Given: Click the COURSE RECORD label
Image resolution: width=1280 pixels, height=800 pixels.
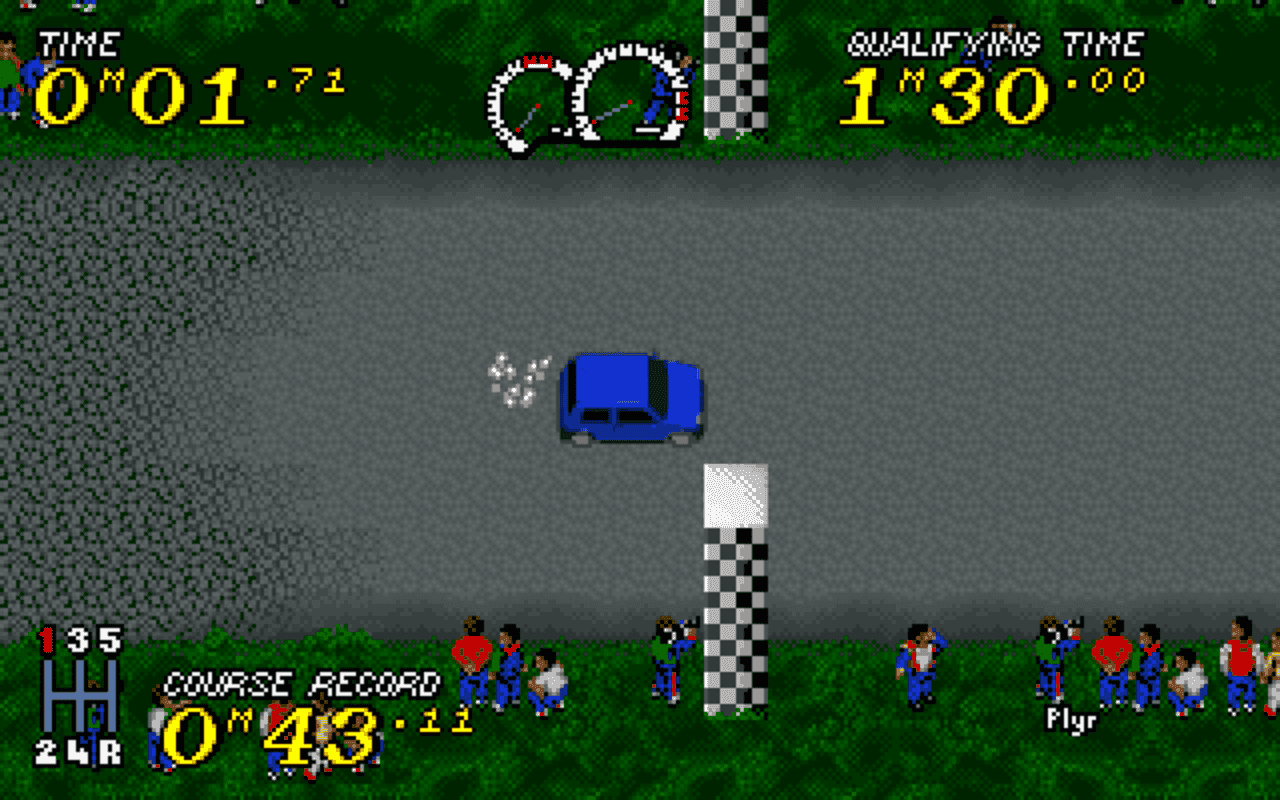Looking at the screenshot, I should (305, 682).
